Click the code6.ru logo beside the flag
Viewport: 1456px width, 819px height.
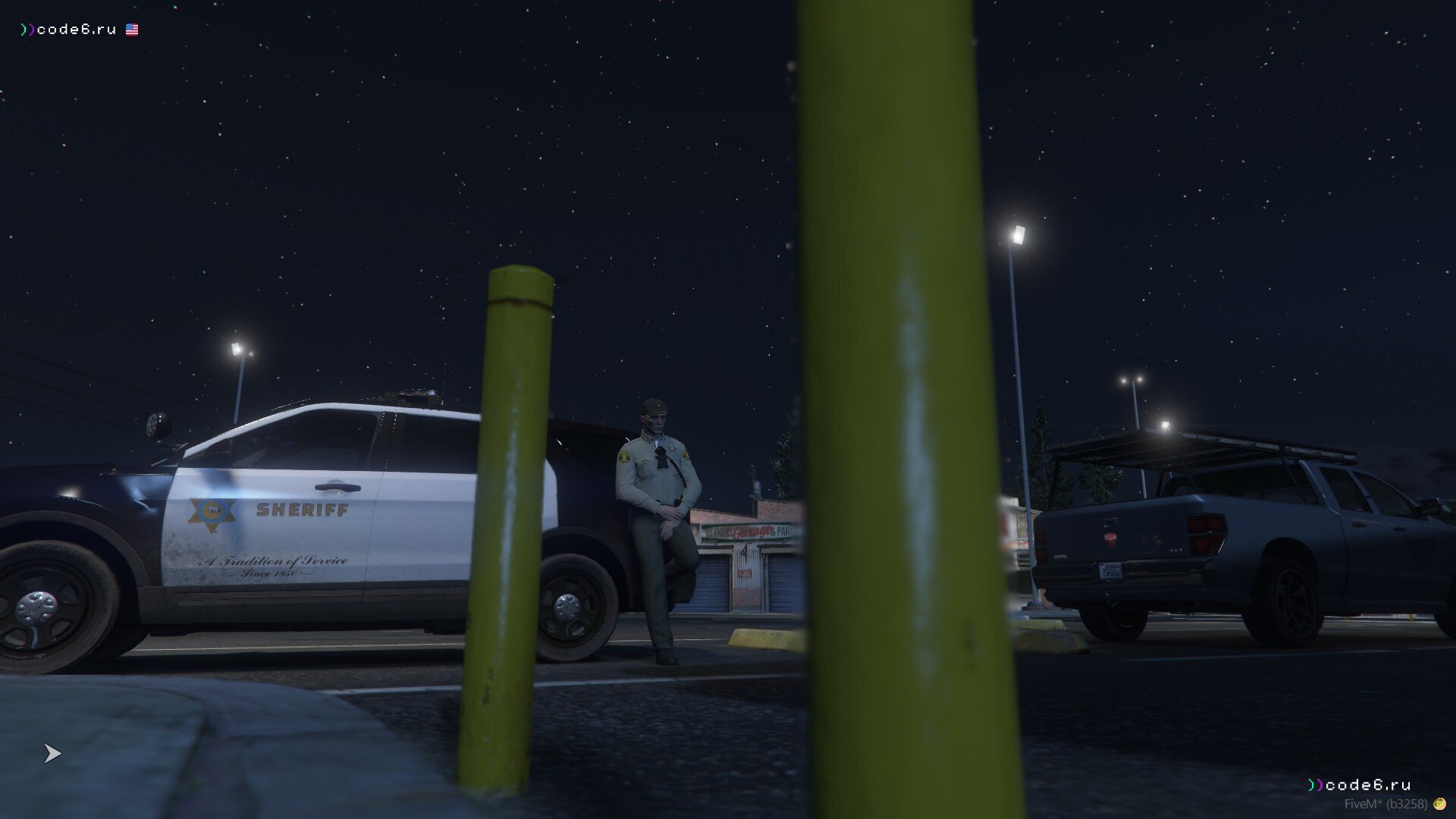pyautogui.click(x=69, y=30)
